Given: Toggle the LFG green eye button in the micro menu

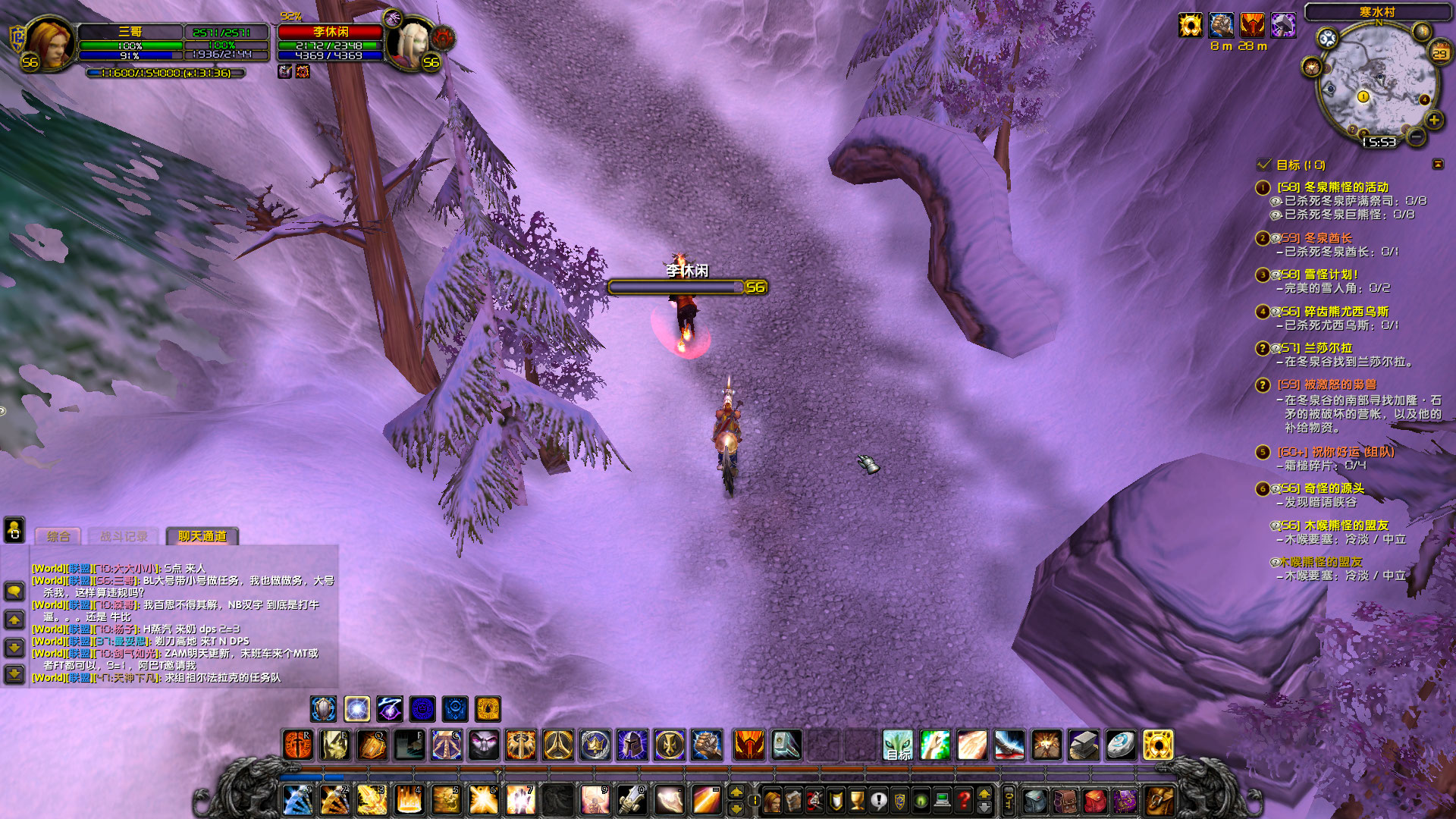Looking at the screenshot, I should pyautogui.click(x=920, y=800).
